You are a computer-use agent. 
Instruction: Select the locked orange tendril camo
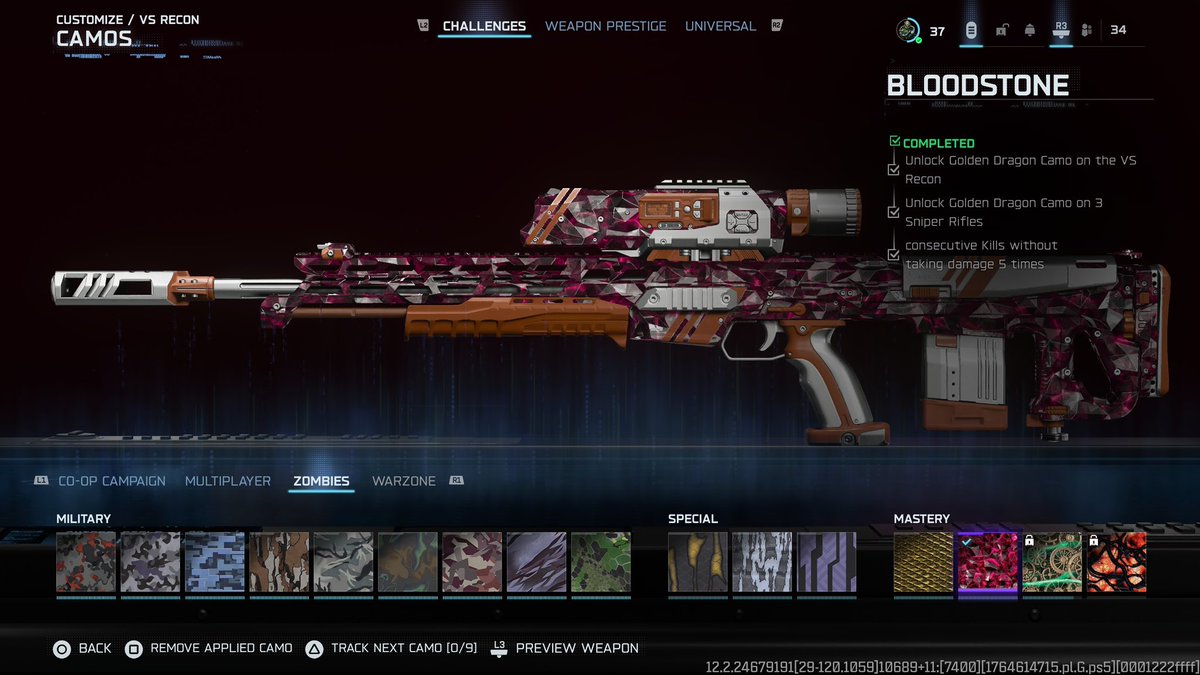point(1116,562)
